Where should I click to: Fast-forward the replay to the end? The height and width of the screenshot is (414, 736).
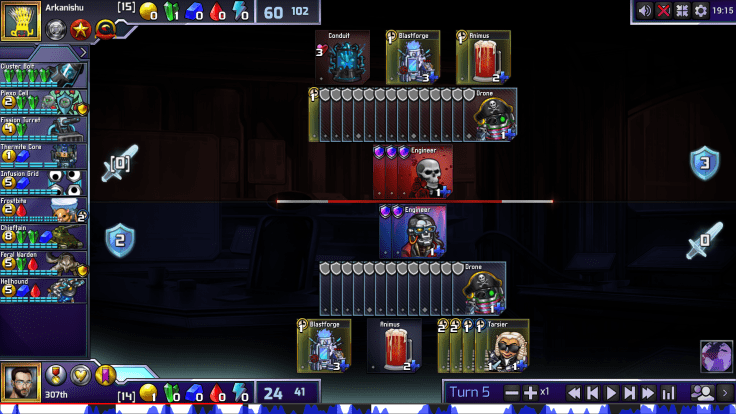(x=649, y=393)
